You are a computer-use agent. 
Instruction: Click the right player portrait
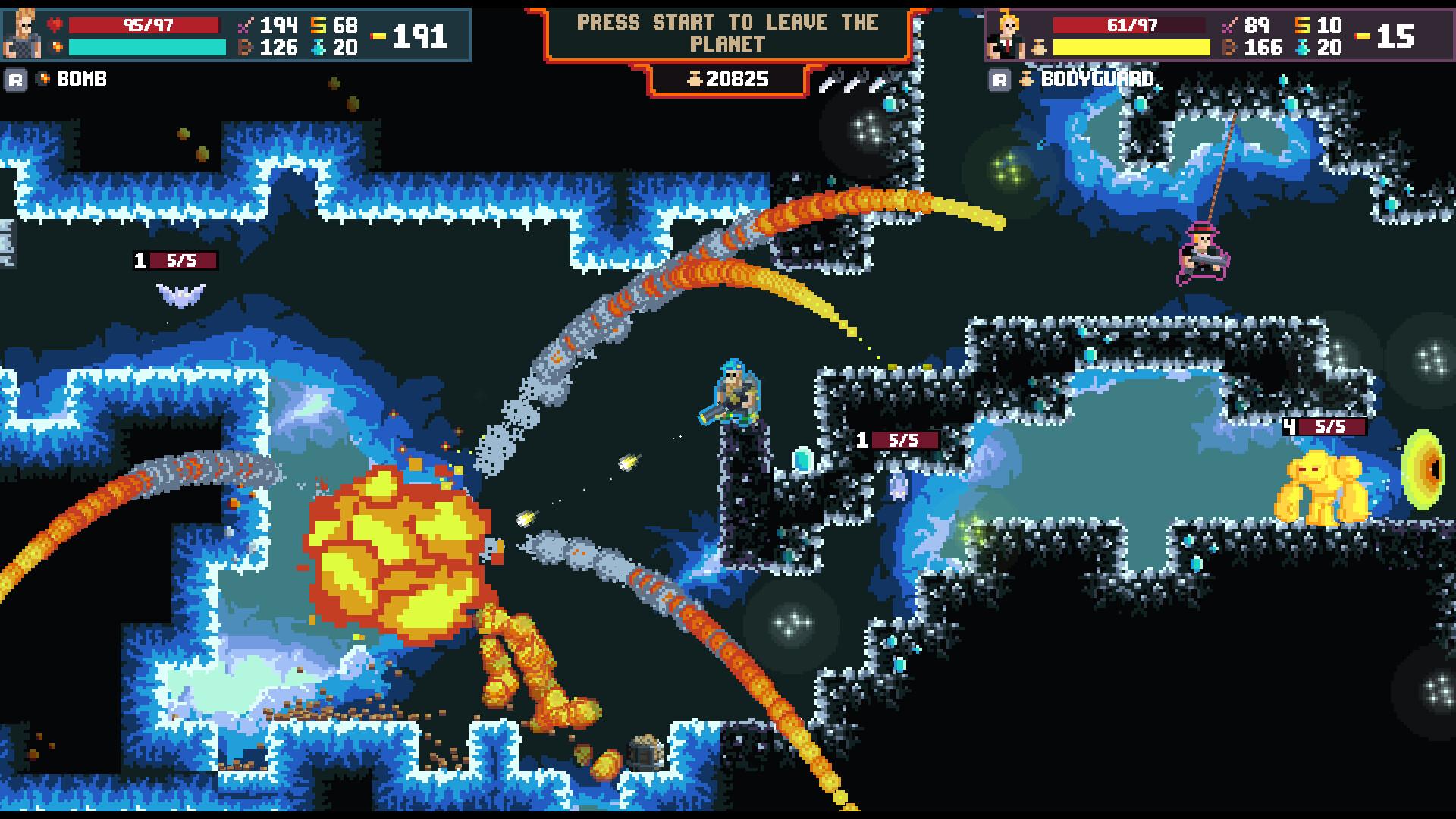click(1006, 33)
